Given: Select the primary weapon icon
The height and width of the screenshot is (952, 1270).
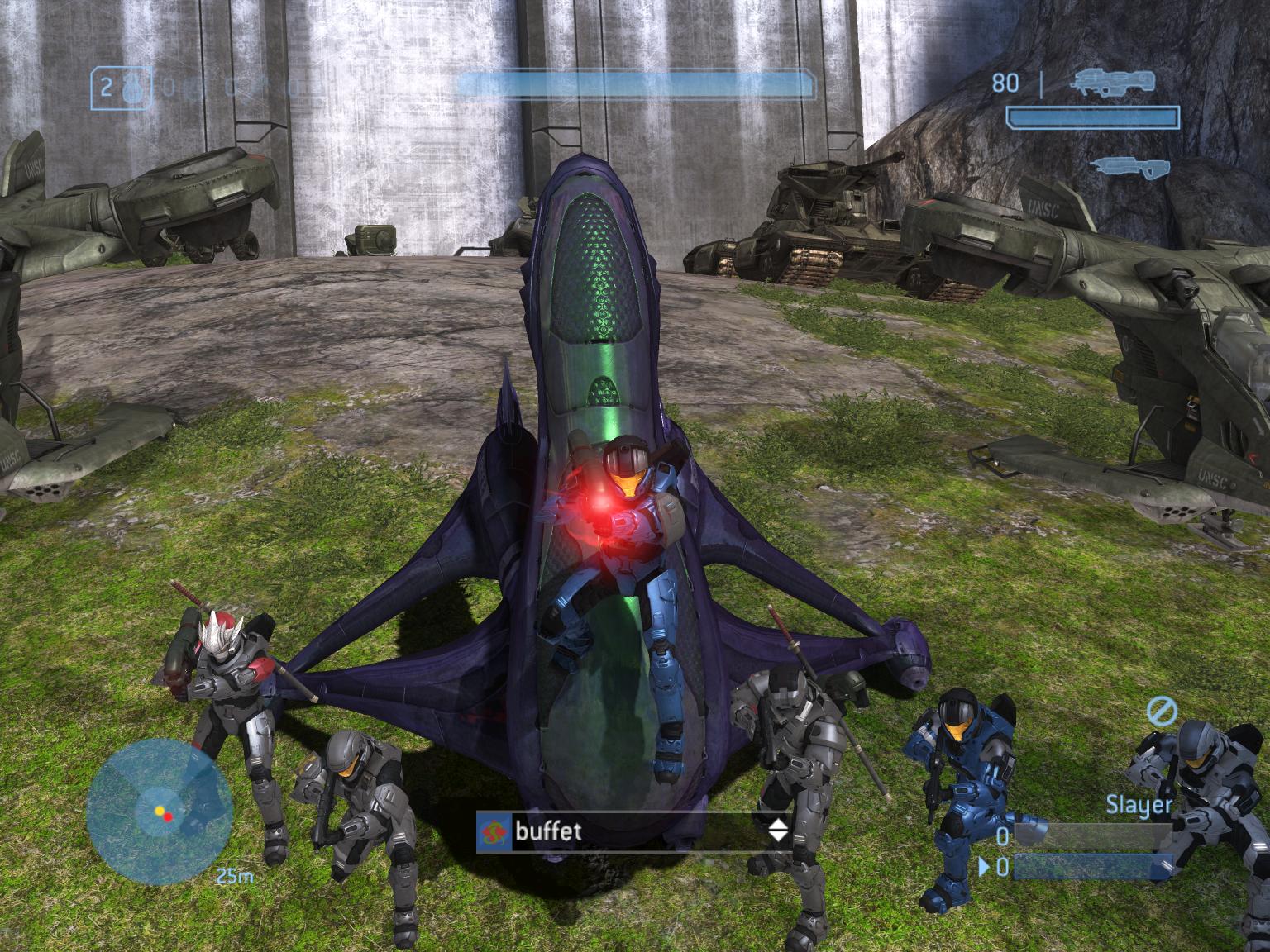Looking at the screenshot, I should pos(1112,81).
